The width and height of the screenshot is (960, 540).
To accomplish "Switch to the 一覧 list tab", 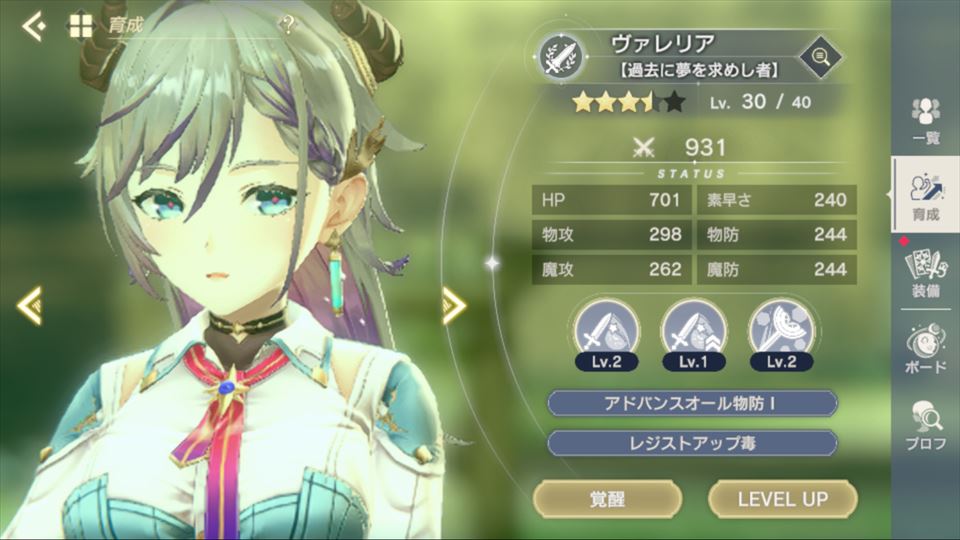I will (926, 122).
